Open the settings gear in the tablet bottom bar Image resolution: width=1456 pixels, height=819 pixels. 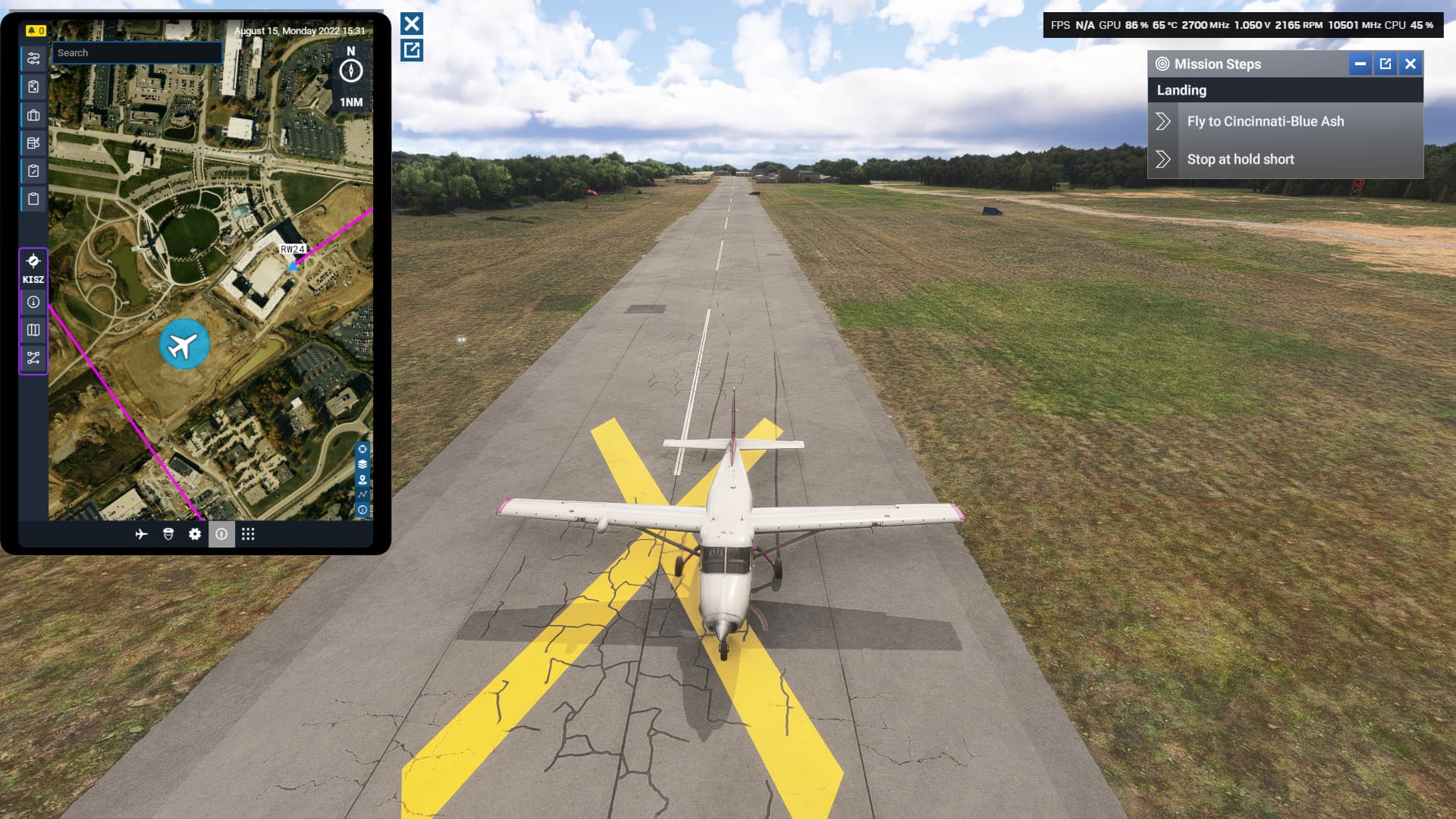[195, 535]
